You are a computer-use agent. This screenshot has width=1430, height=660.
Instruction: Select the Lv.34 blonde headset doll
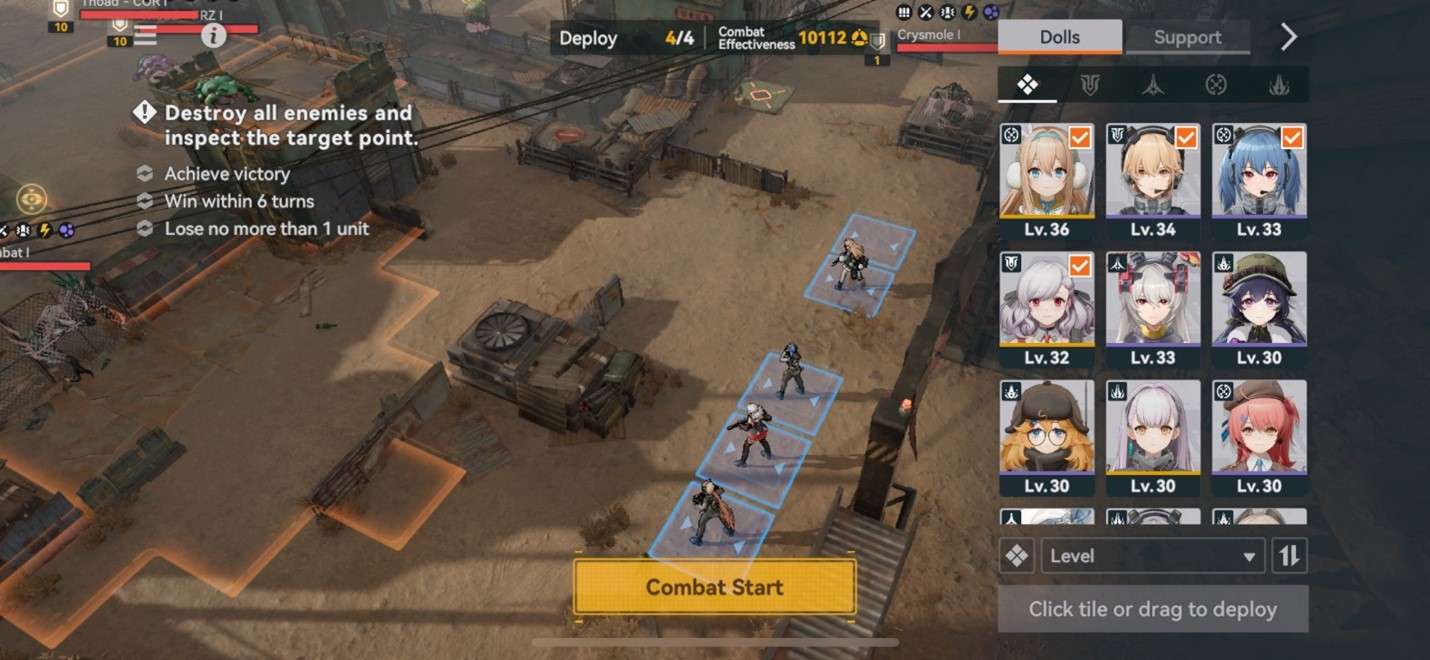click(x=1152, y=181)
